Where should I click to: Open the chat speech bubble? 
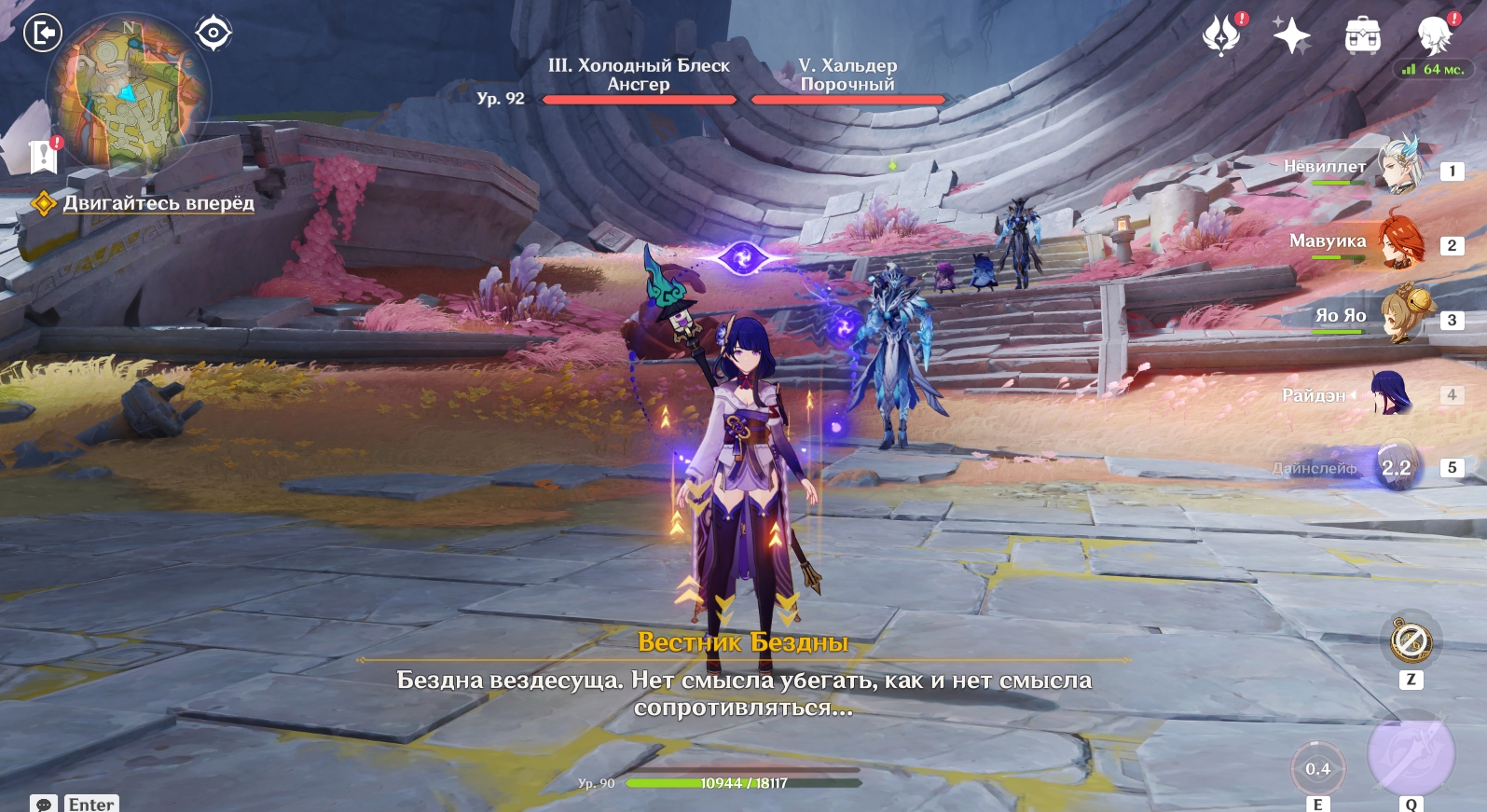43,804
